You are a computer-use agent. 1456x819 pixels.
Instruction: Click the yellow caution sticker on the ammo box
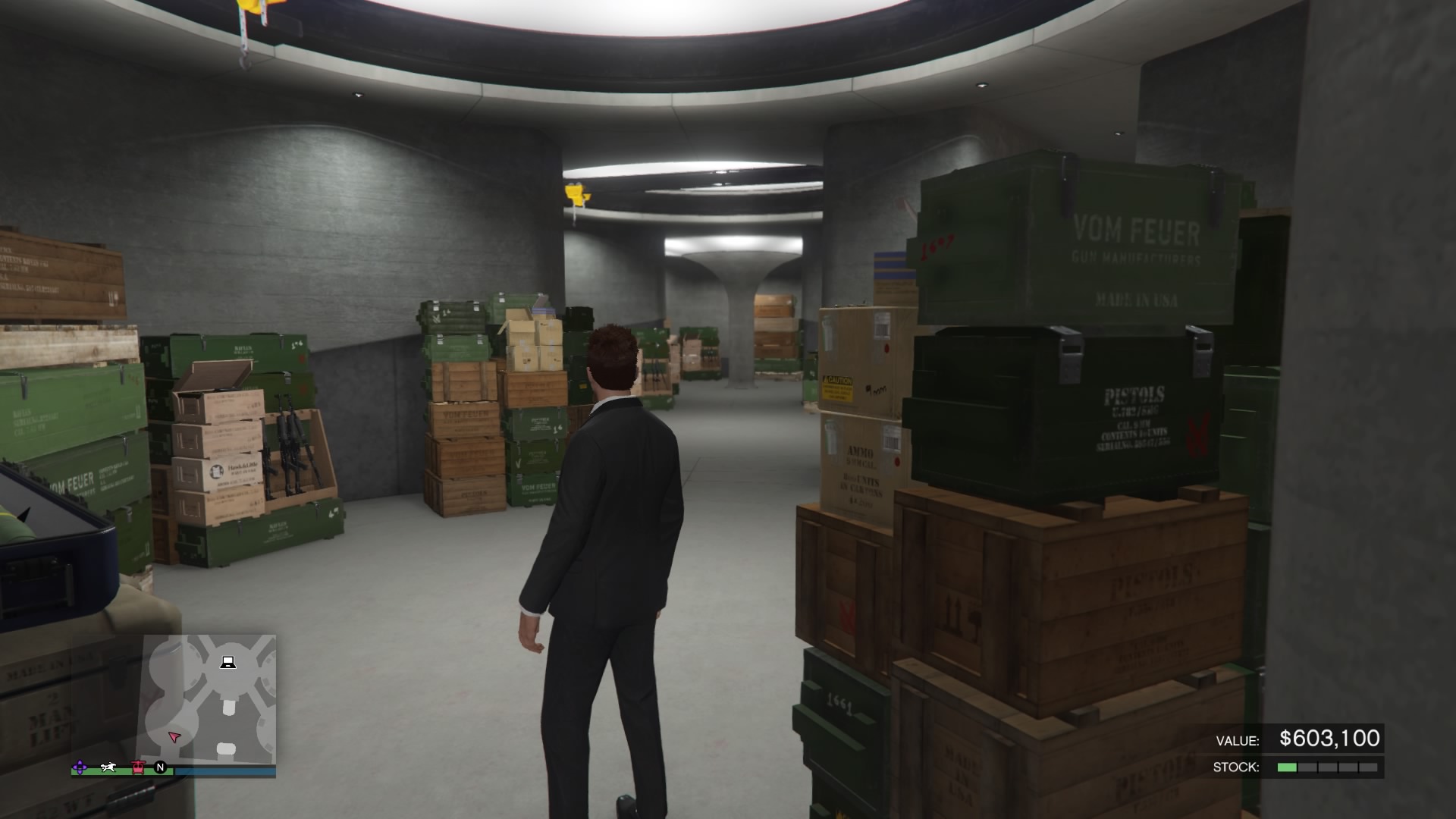coord(839,385)
